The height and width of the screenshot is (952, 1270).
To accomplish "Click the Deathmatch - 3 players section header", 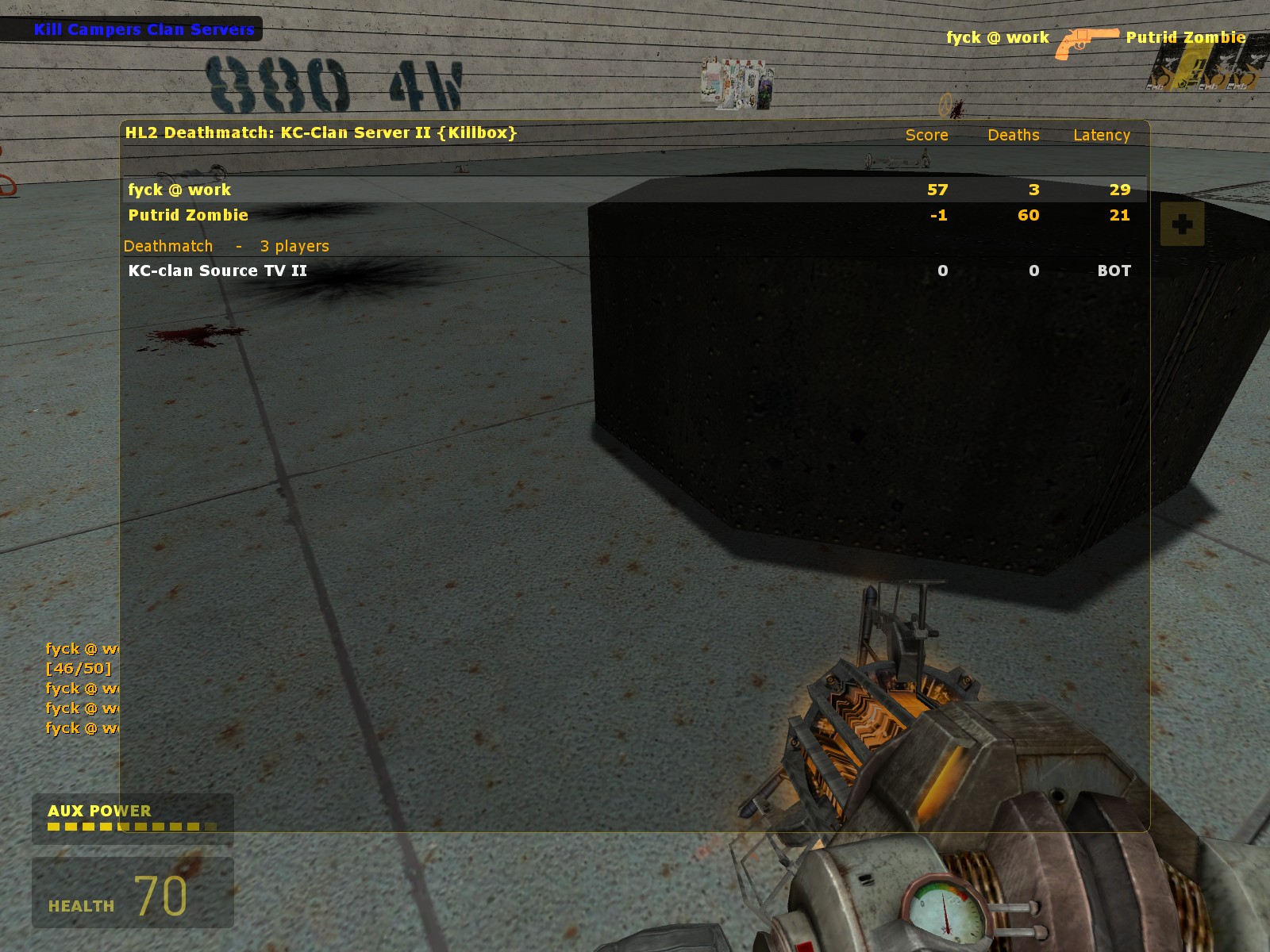I will tap(225, 246).
